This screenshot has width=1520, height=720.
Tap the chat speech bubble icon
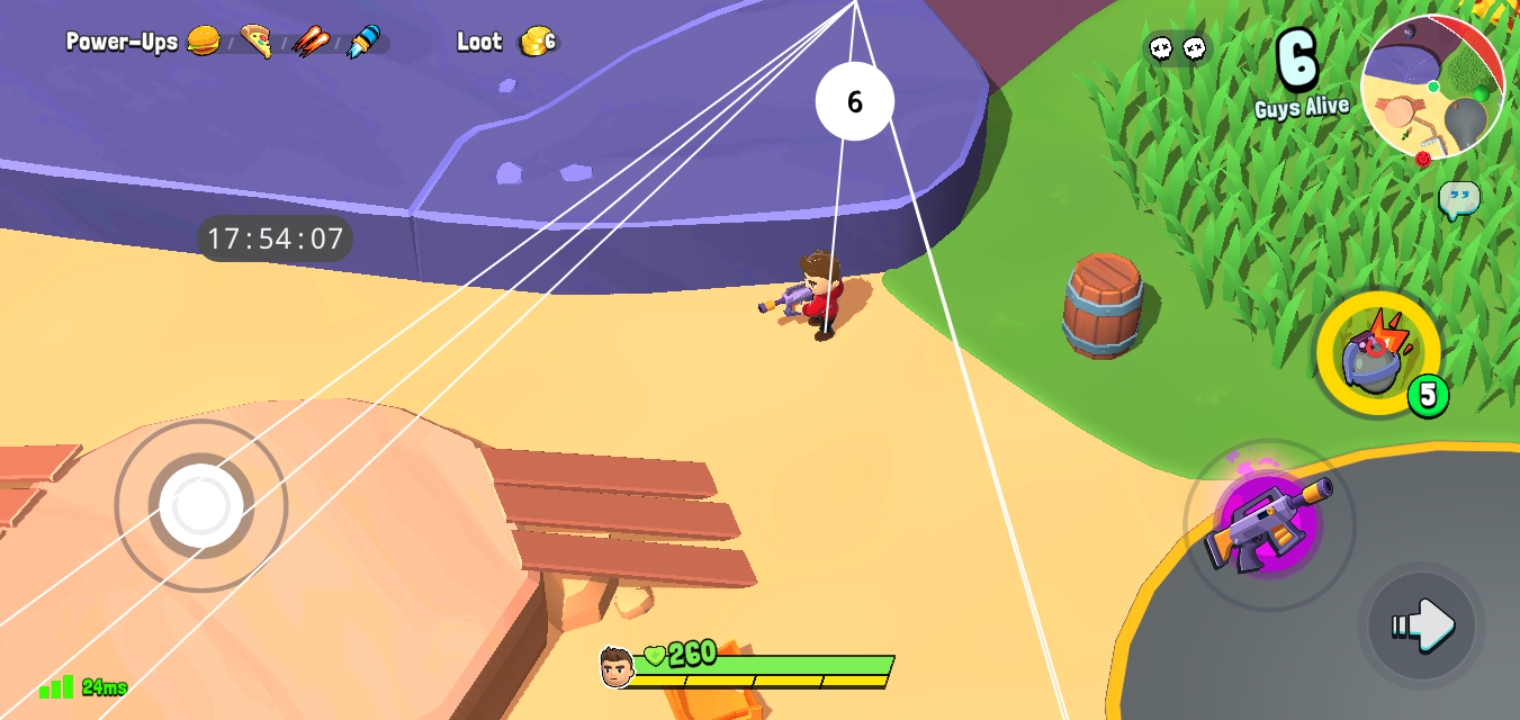tap(1458, 200)
